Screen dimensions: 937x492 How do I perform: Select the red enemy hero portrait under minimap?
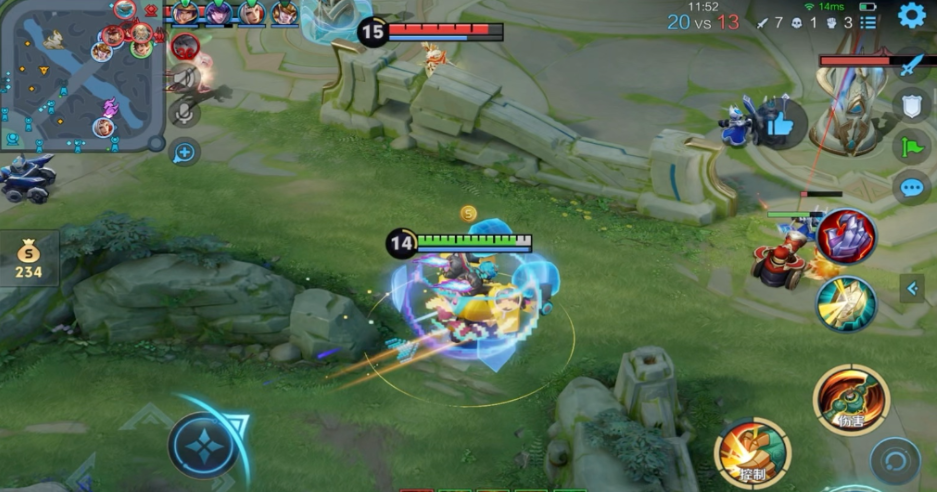pyautogui.click(x=185, y=46)
